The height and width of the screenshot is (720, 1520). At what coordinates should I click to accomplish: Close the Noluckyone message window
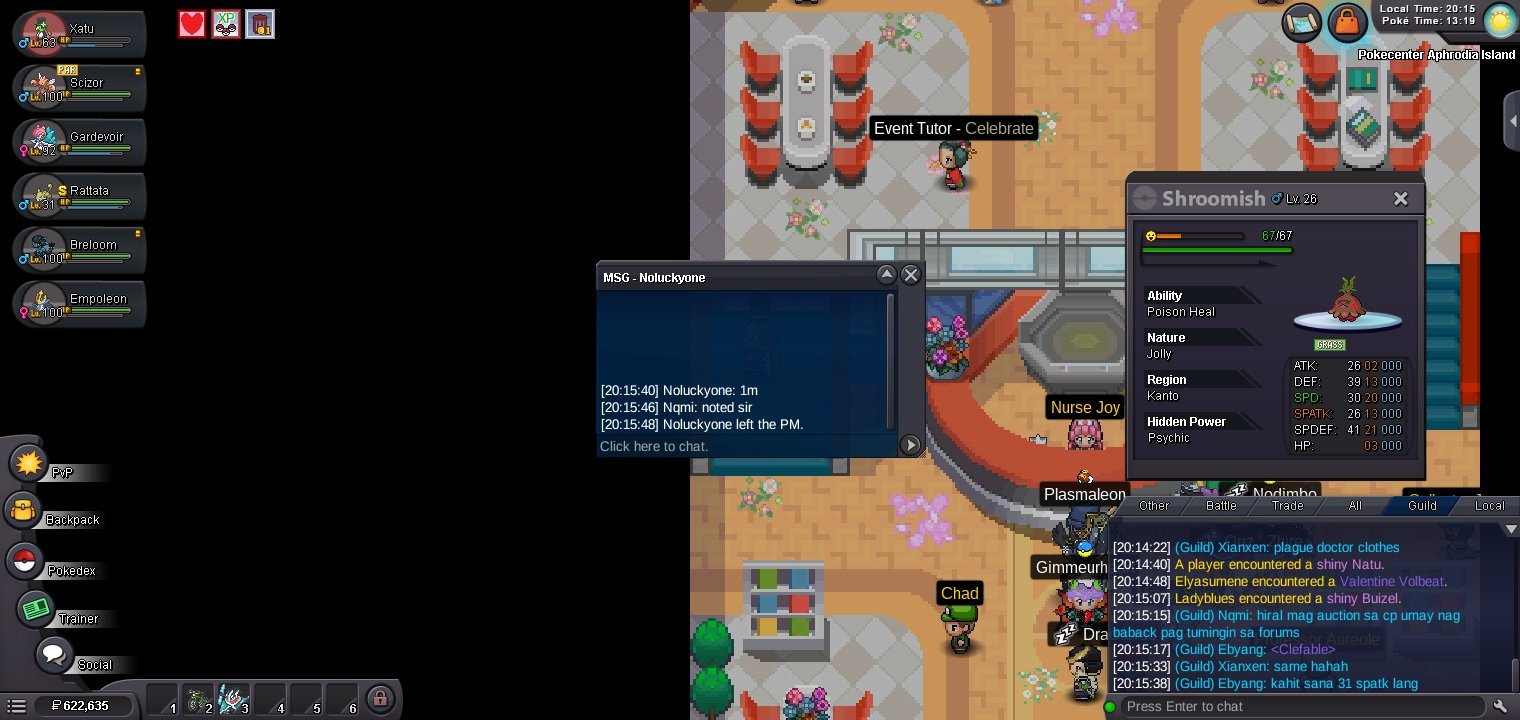click(x=910, y=275)
